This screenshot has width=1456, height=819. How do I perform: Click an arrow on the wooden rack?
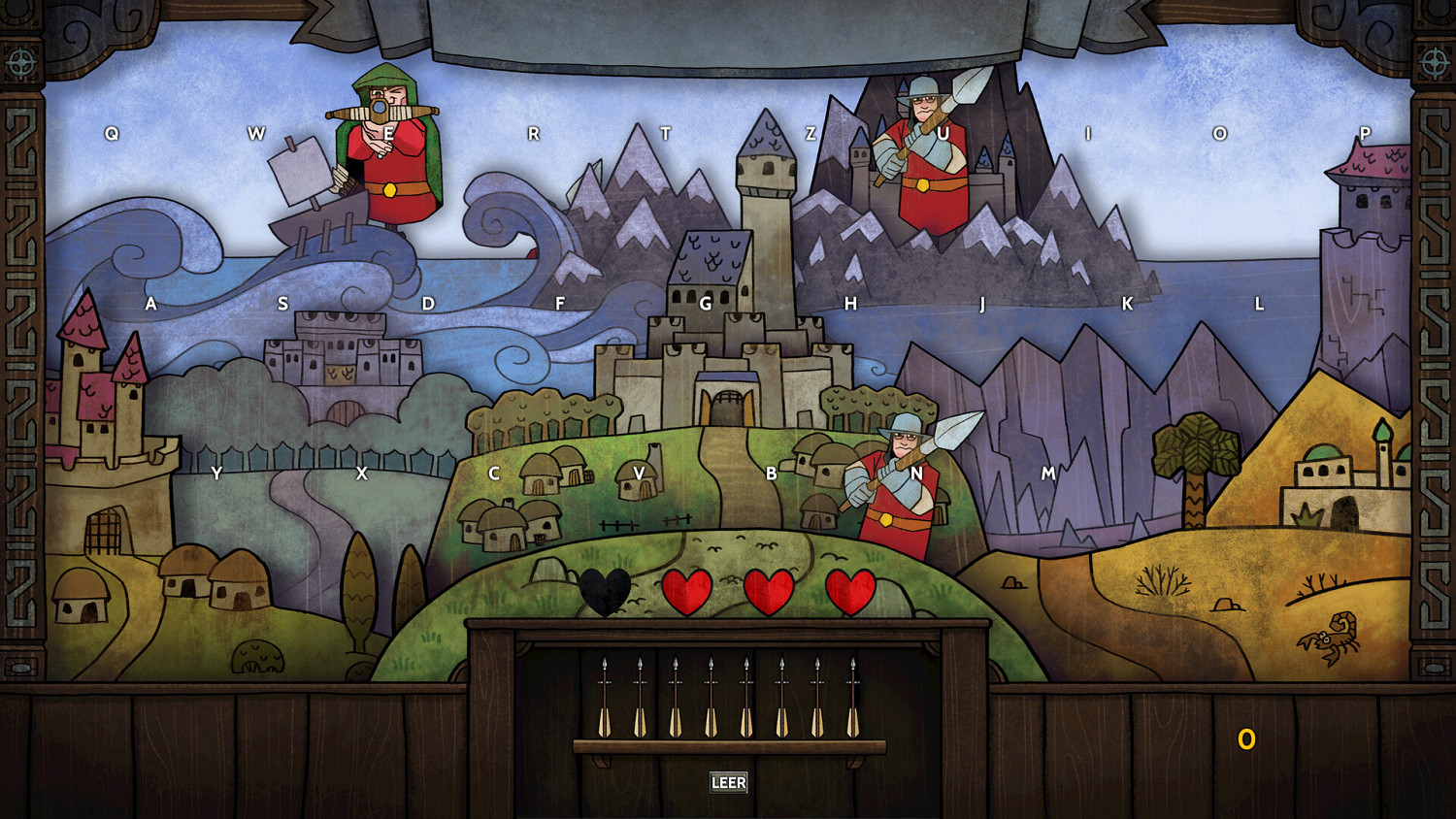tap(607, 699)
